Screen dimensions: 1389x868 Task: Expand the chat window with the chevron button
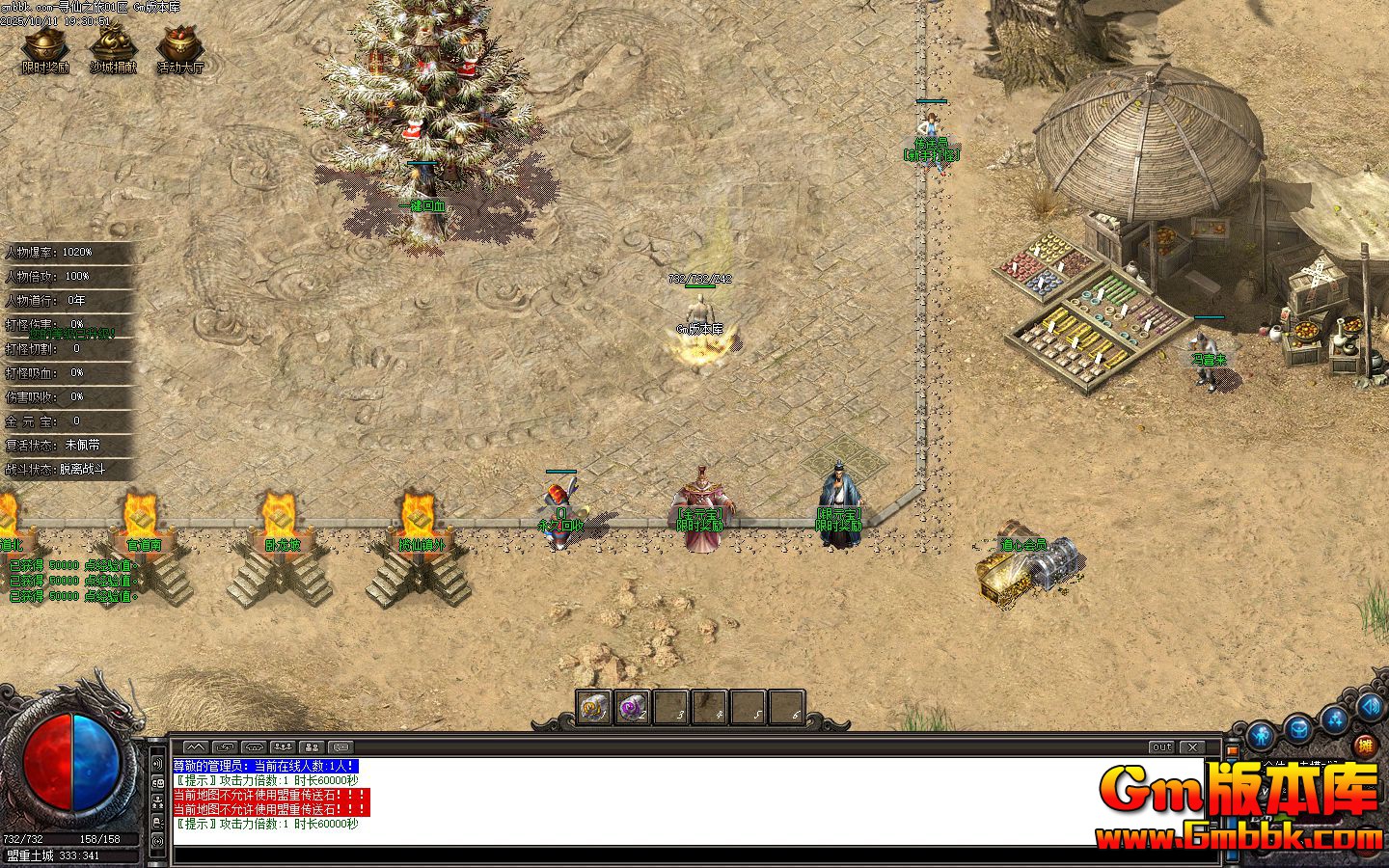coord(195,747)
